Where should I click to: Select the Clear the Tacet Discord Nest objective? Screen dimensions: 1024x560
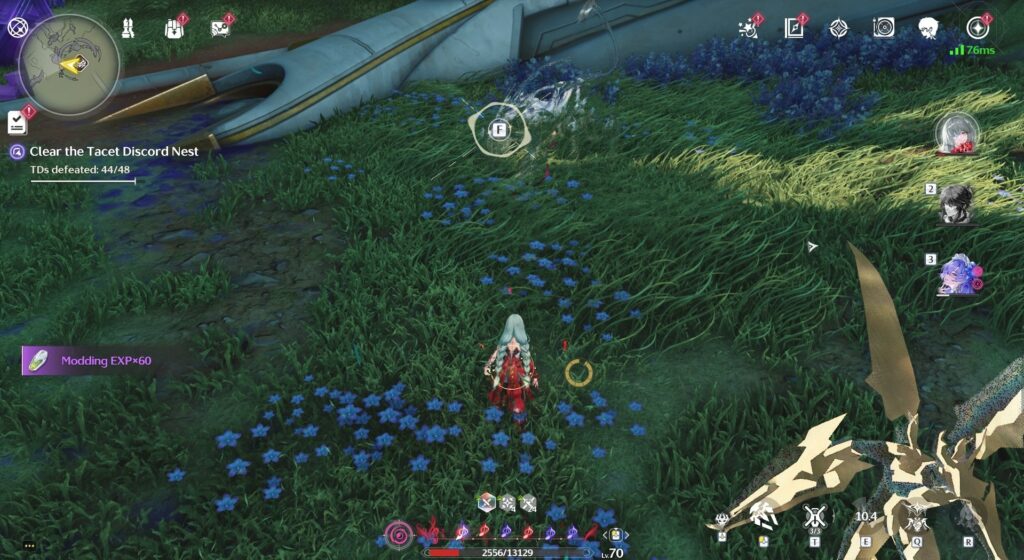(113, 152)
